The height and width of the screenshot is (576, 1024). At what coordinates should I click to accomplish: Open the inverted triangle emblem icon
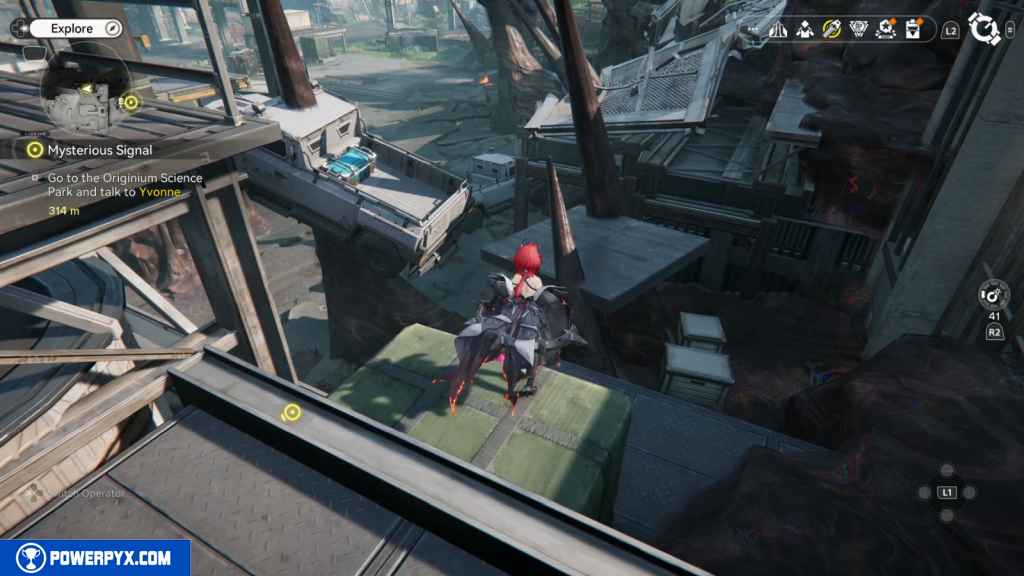[x=859, y=30]
